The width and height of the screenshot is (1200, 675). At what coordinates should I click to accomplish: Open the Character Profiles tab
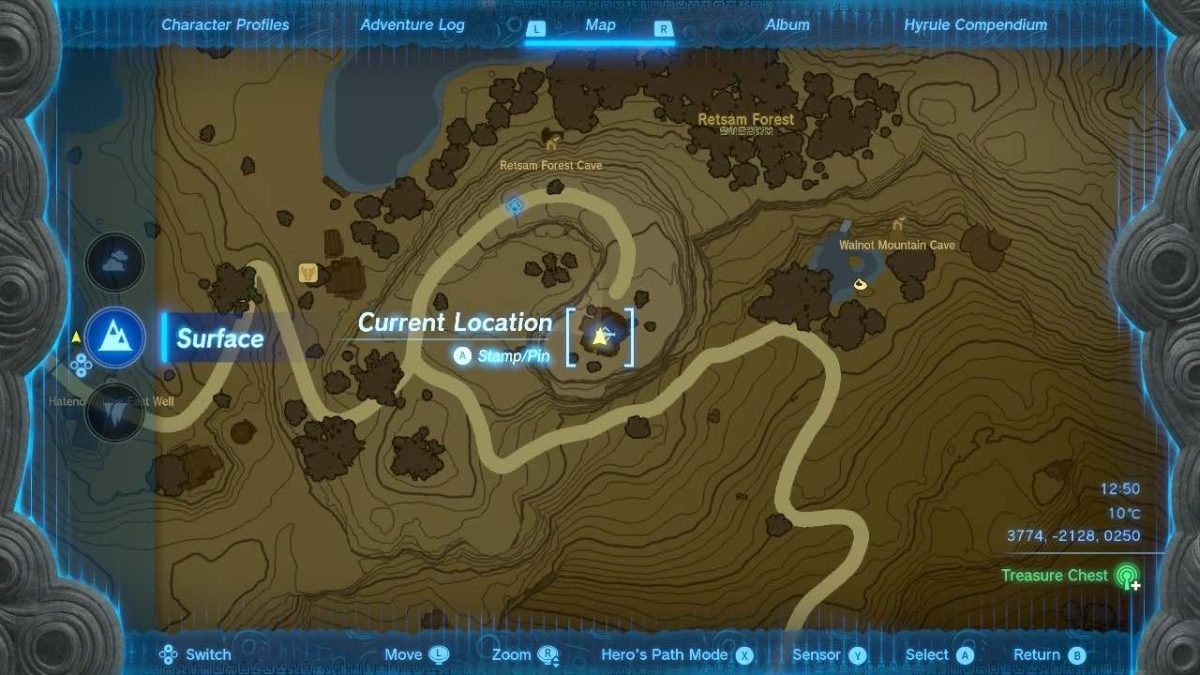(x=225, y=25)
